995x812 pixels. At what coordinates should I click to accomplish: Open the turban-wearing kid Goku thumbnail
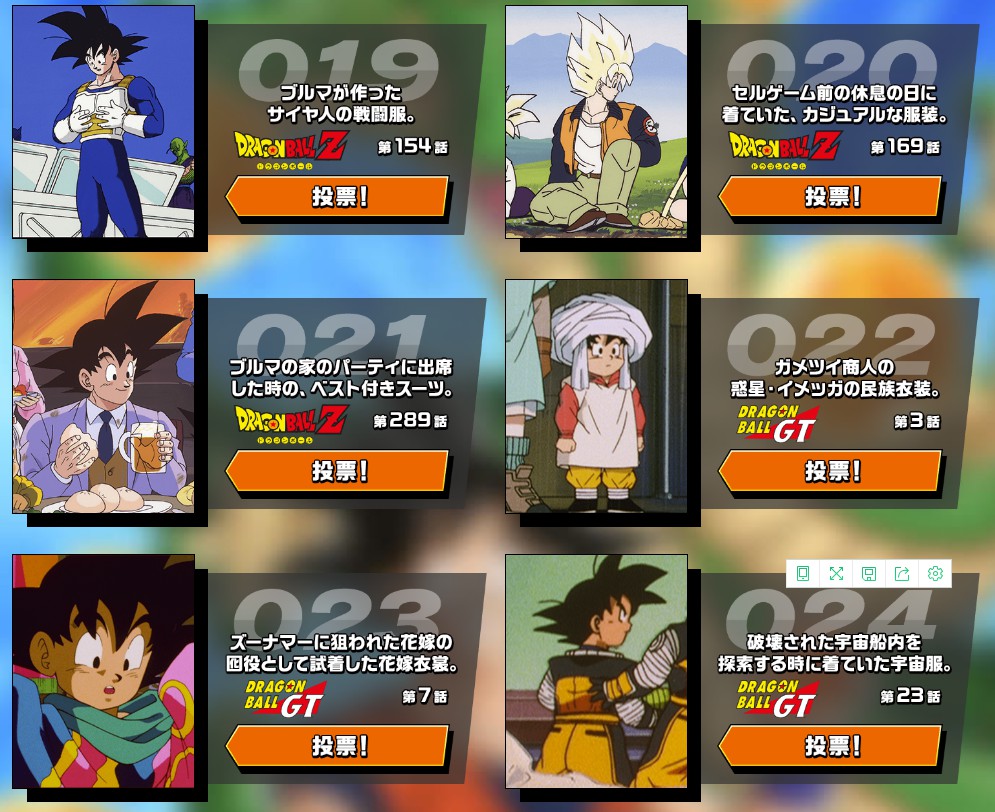[596, 396]
